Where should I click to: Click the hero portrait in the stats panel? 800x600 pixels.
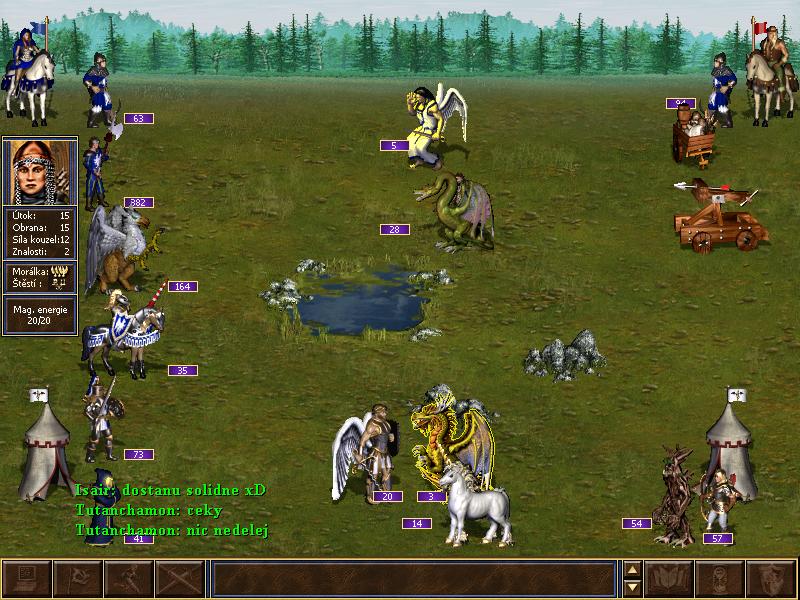point(40,172)
